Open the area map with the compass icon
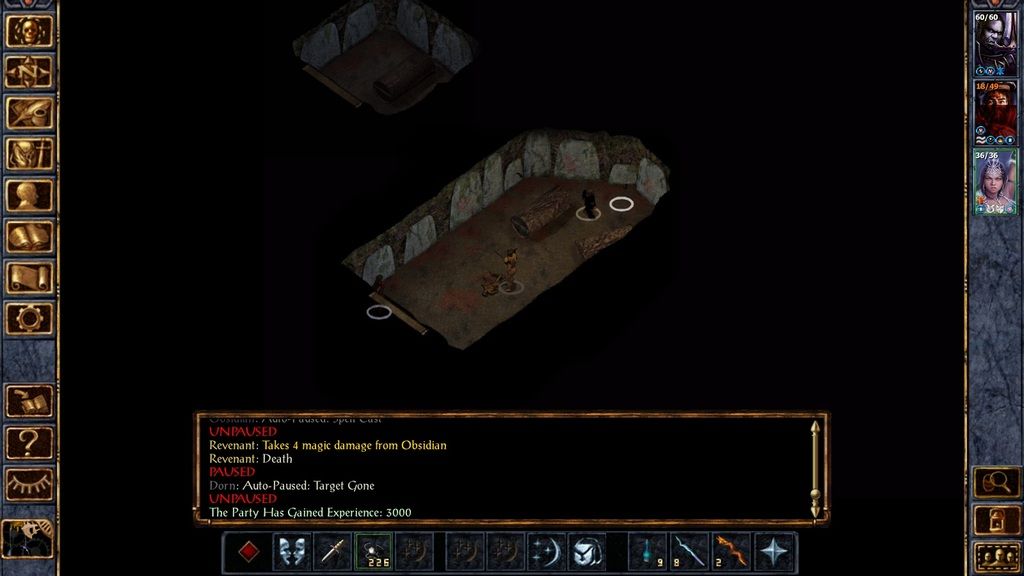The width and height of the screenshot is (1024, 576). point(29,71)
